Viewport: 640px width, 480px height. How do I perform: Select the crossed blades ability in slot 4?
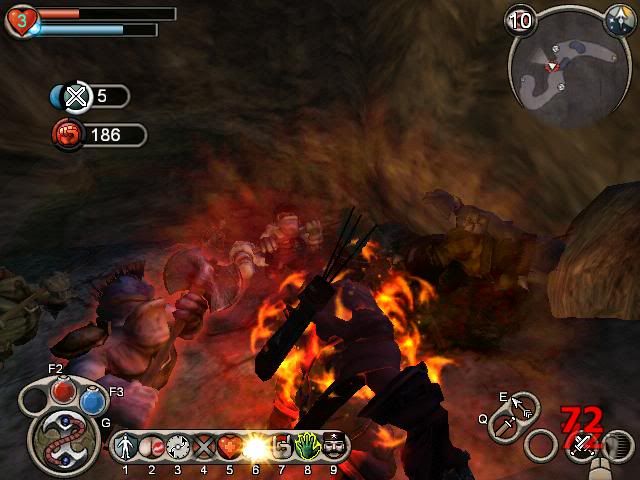click(204, 447)
